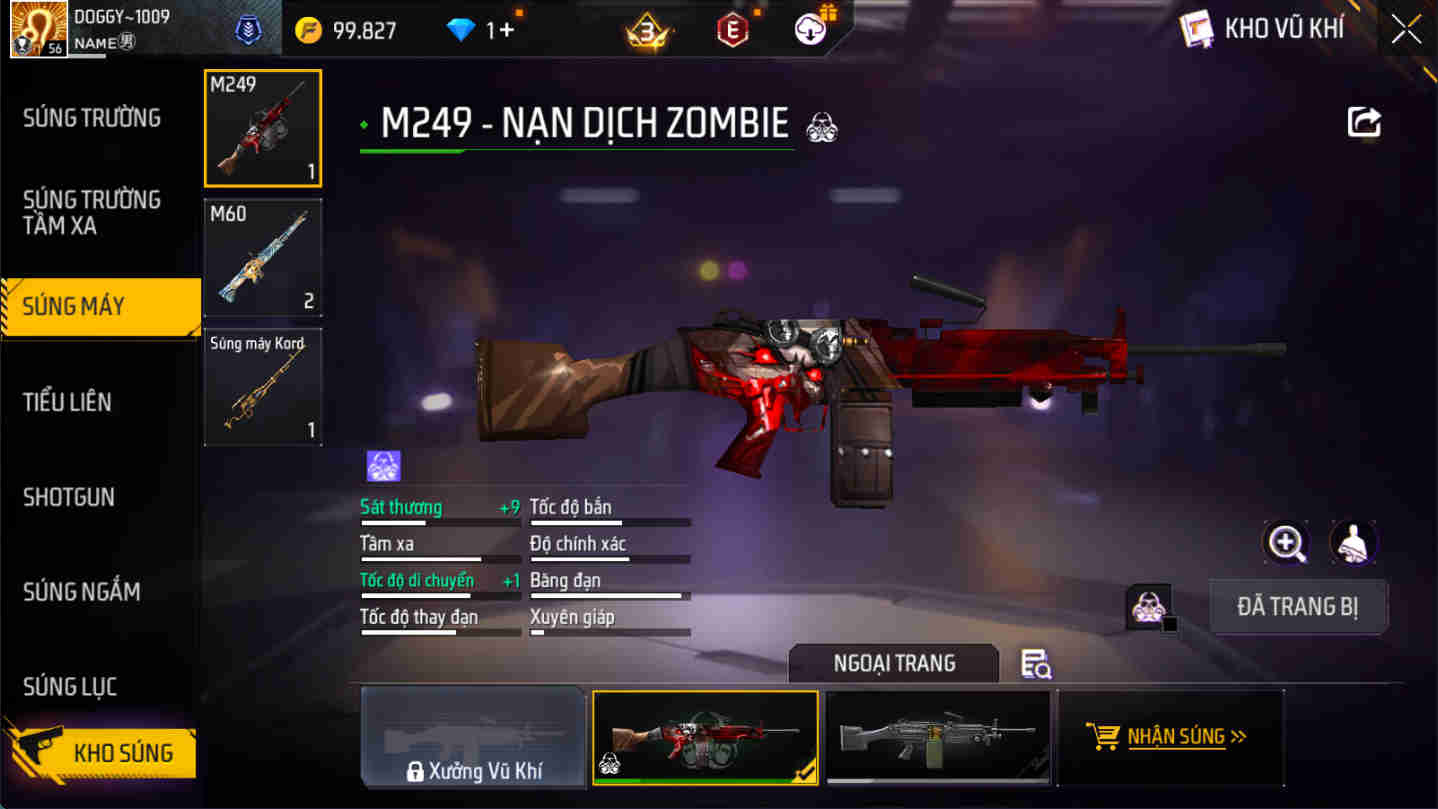Click the gold coin balance icon
This screenshot has height=809, width=1438.
pos(307,28)
